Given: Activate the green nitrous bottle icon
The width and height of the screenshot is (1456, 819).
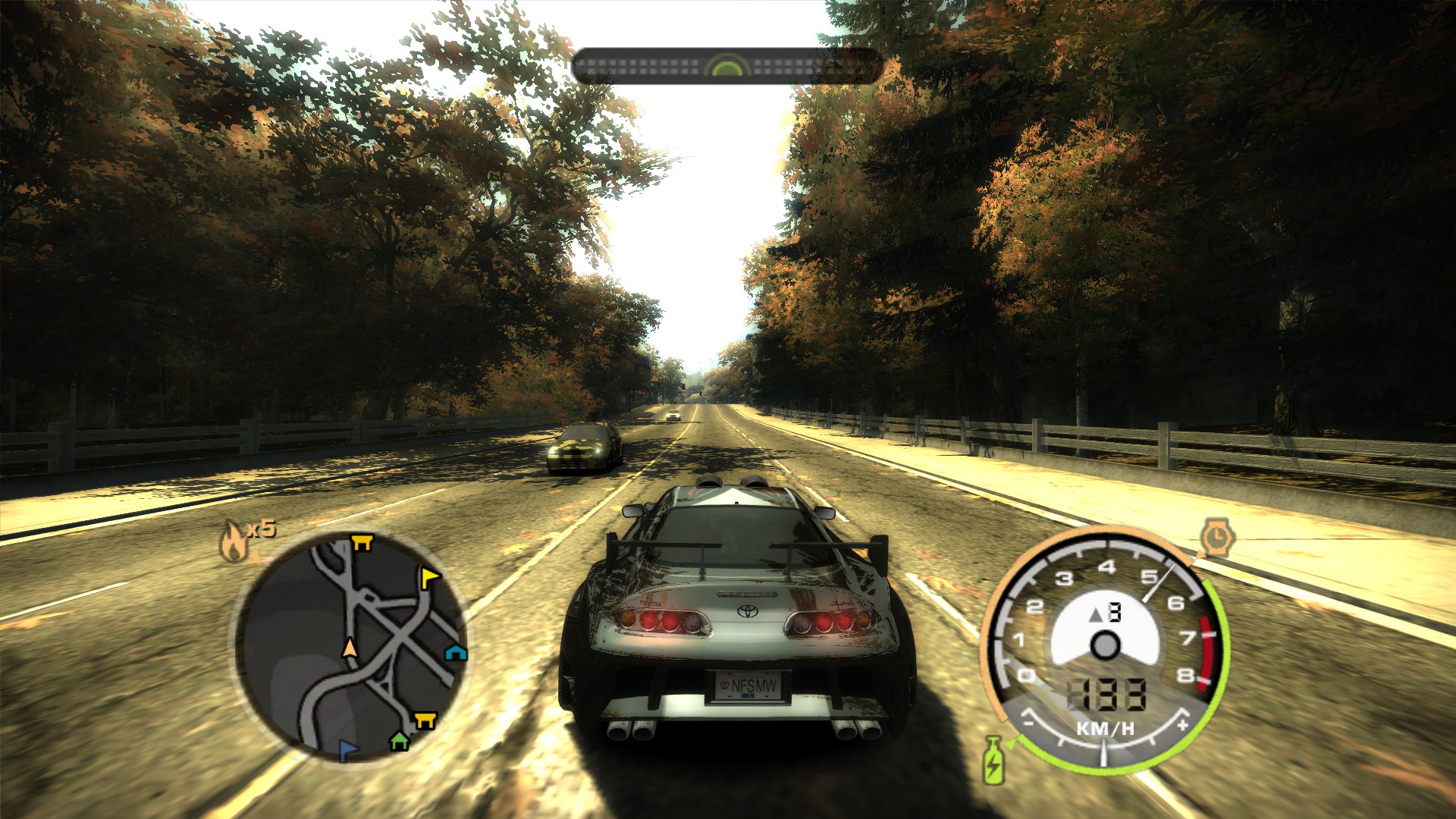Looking at the screenshot, I should click(993, 760).
